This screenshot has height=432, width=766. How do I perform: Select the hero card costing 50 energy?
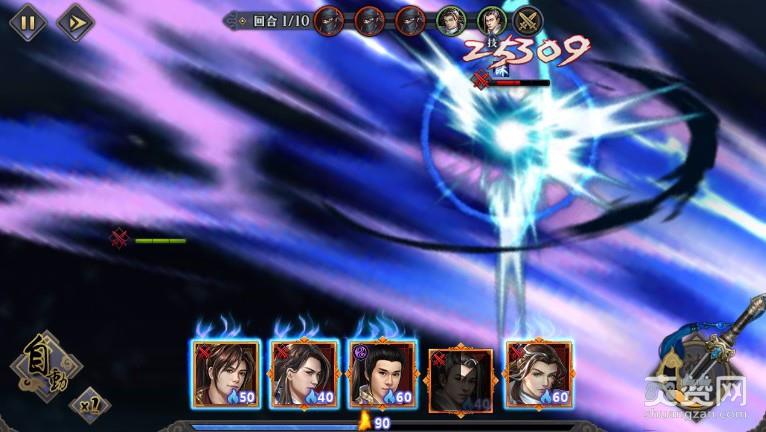click(x=226, y=375)
